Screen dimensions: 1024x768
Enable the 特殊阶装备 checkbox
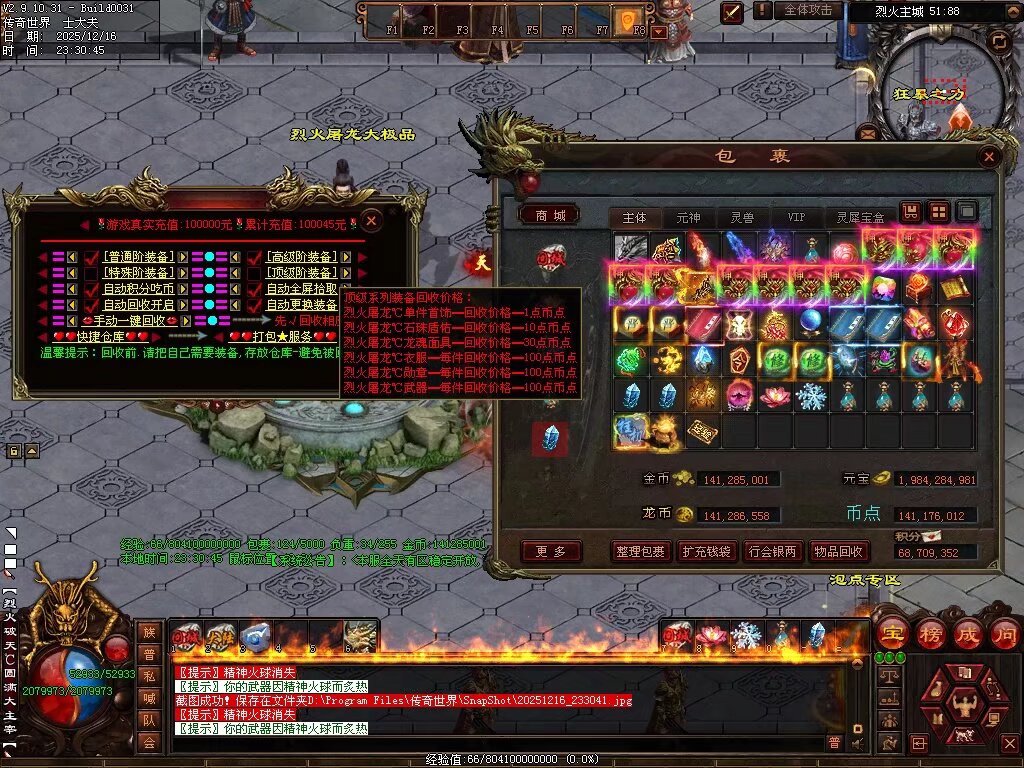(x=92, y=273)
